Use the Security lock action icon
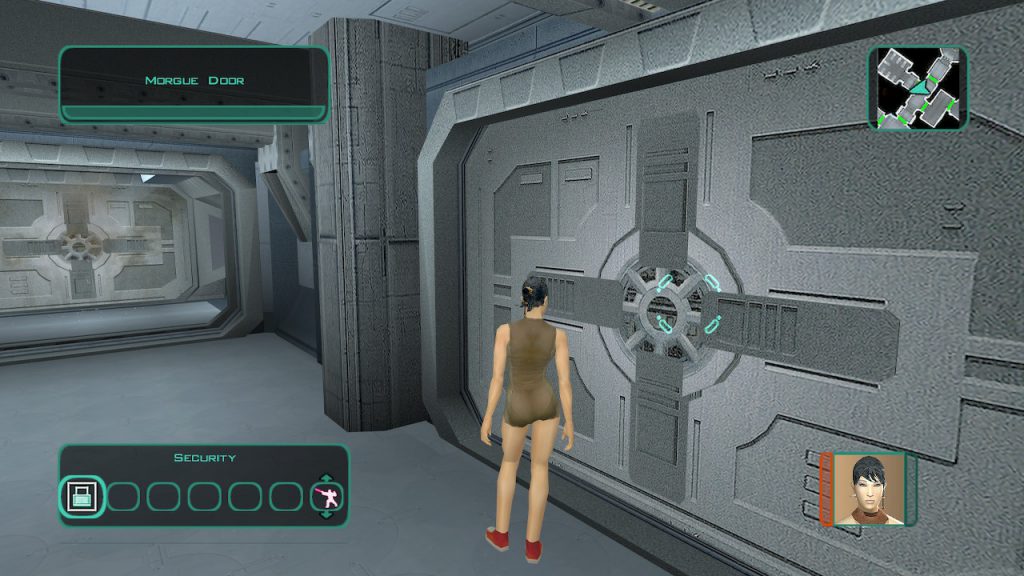This screenshot has height=576, width=1024. (x=81, y=495)
